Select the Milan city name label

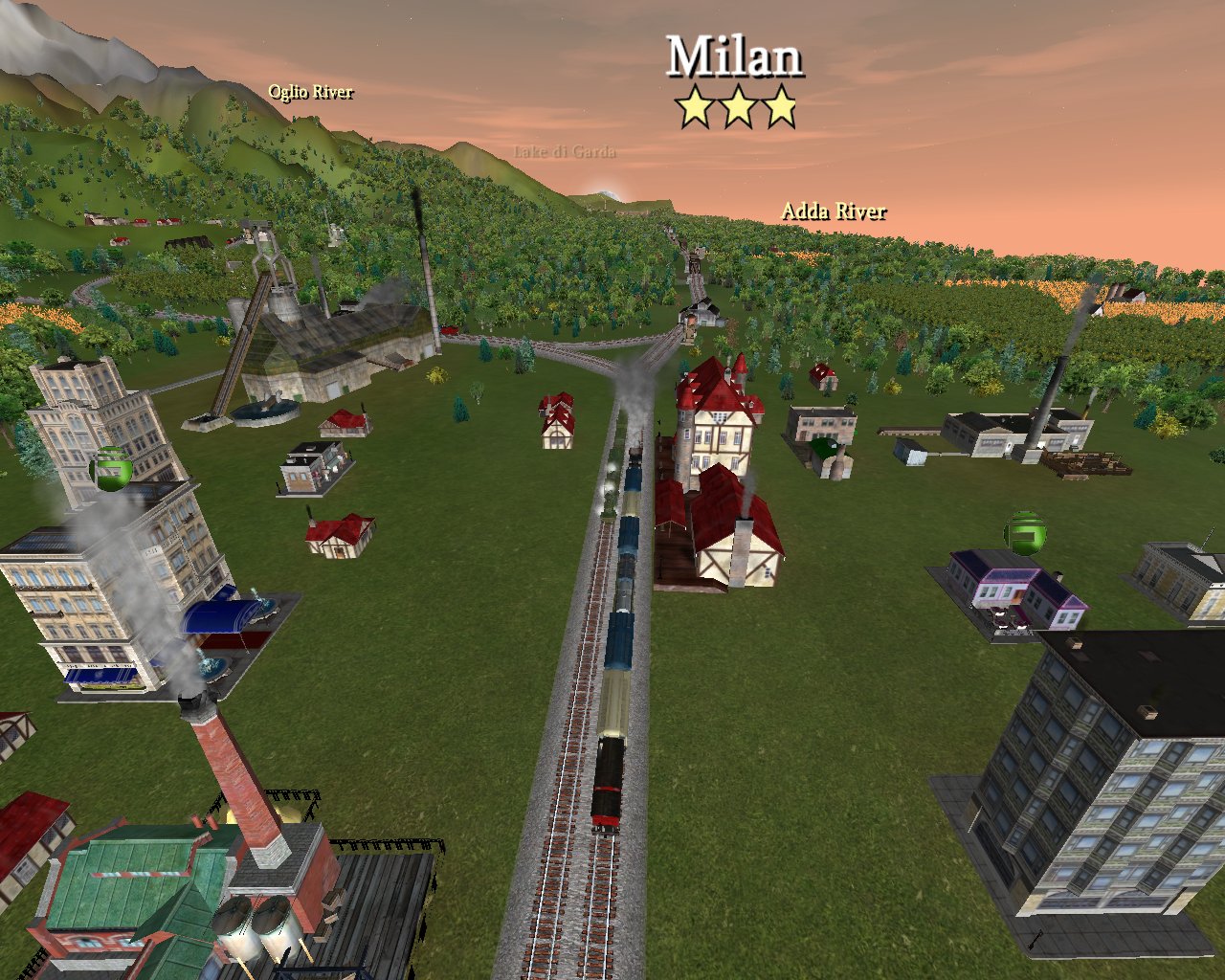[734, 57]
